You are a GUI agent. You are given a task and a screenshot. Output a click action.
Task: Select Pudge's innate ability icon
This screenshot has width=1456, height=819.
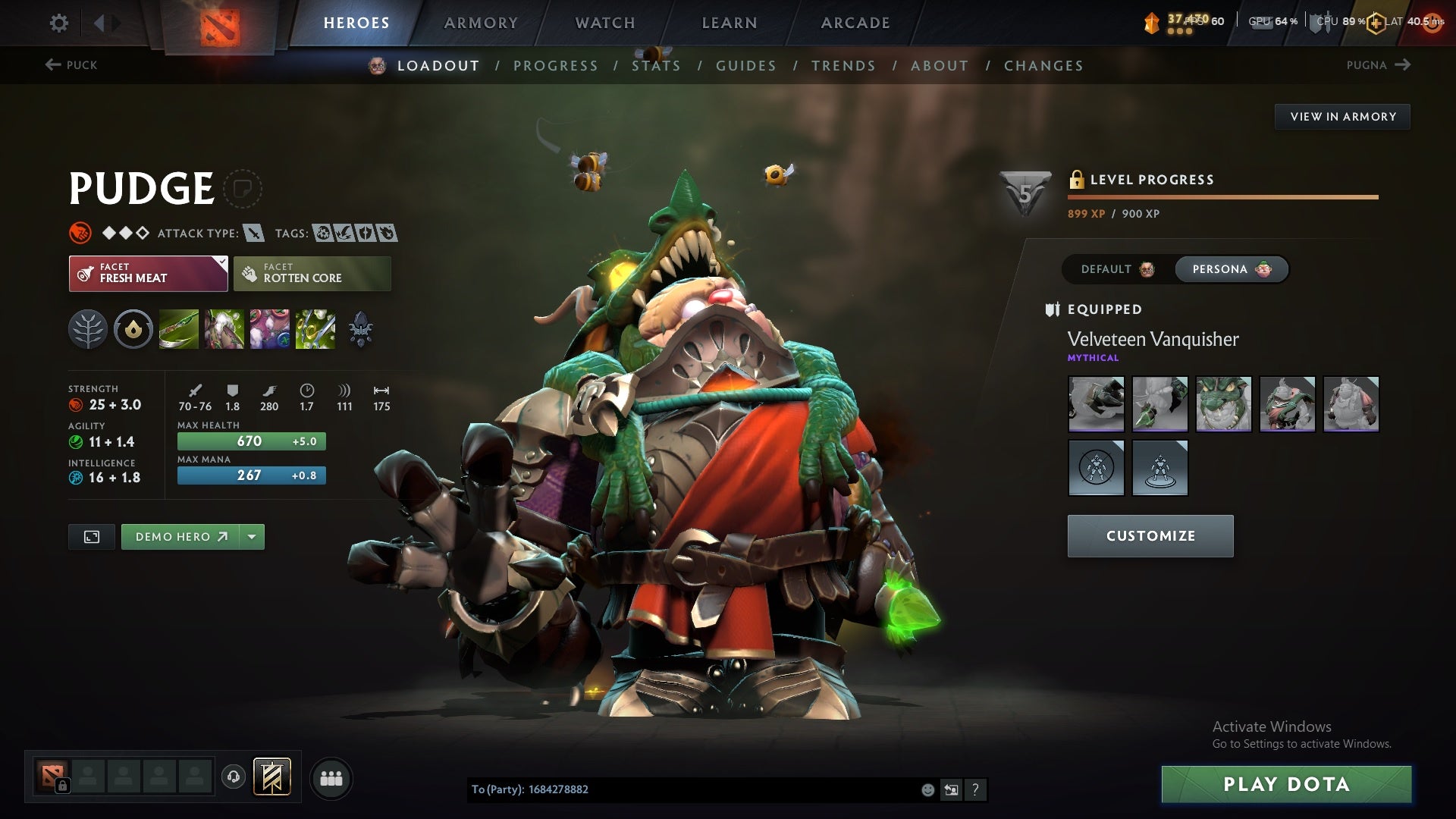[133, 328]
